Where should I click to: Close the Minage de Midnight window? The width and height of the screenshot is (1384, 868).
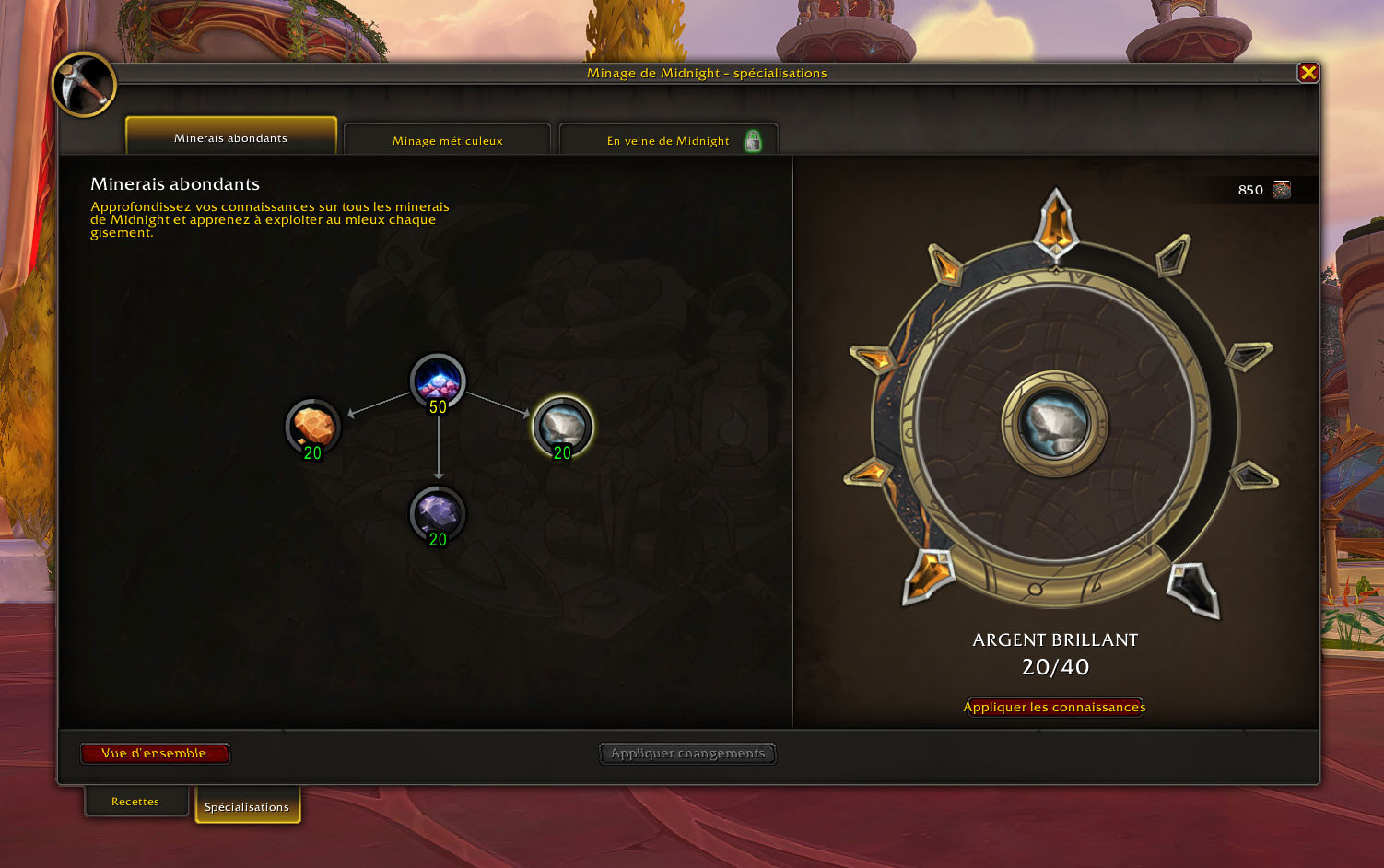1308,73
